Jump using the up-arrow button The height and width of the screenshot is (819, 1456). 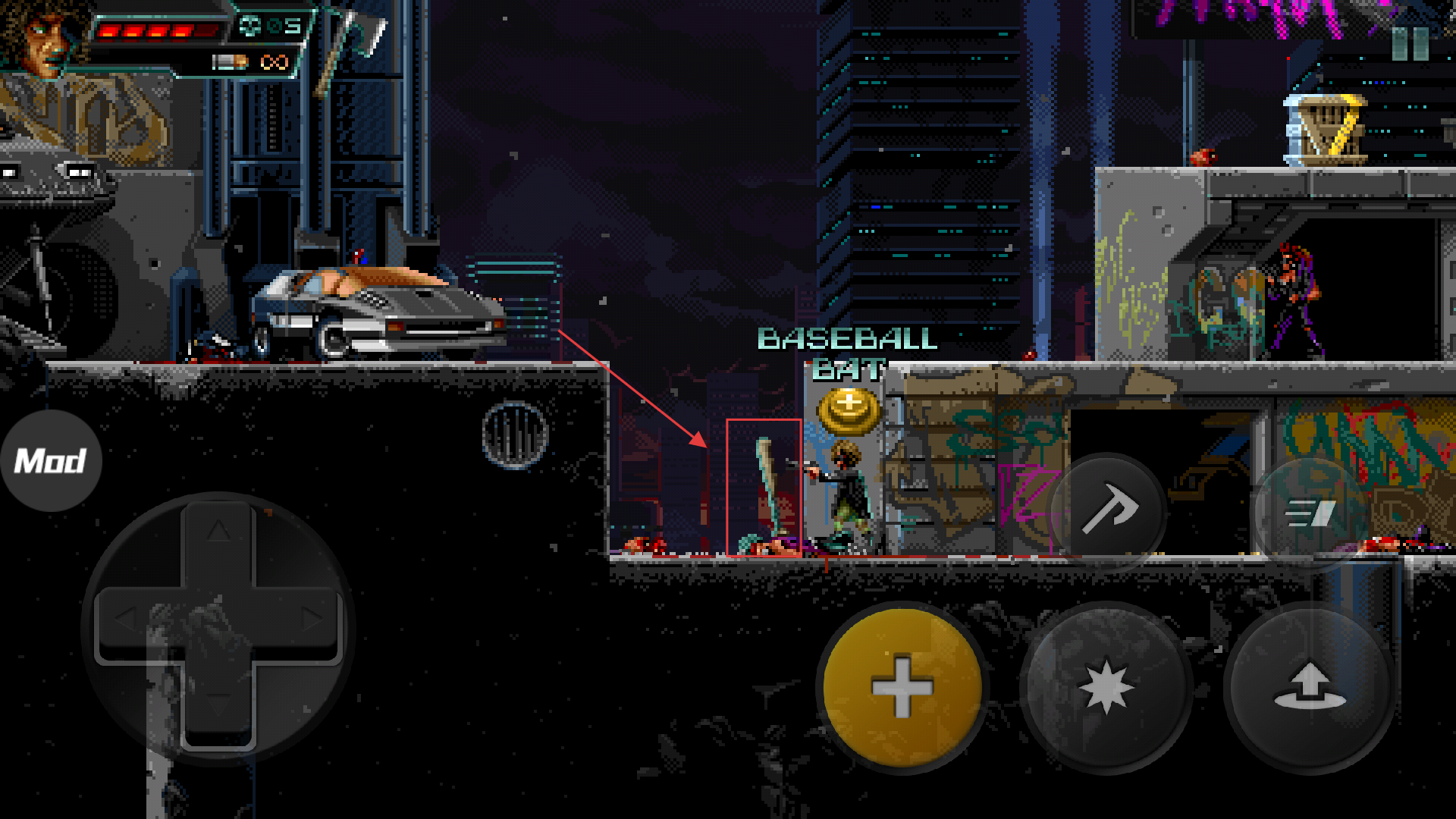pyautogui.click(x=1310, y=688)
